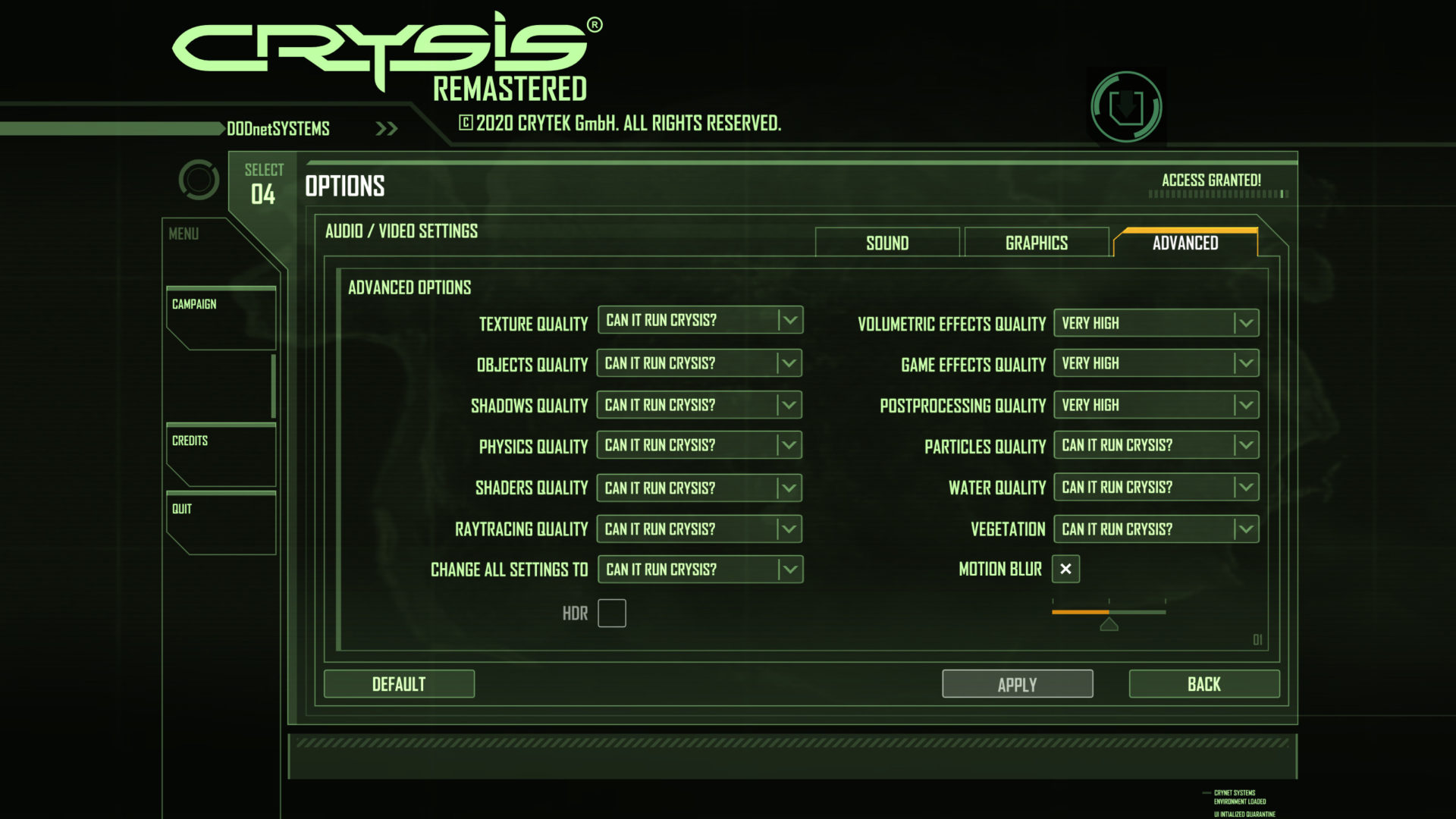The height and width of the screenshot is (819, 1456).
Task: Click the double chevron next to DODnetSYSTEMS
Action: pos(386,128)
